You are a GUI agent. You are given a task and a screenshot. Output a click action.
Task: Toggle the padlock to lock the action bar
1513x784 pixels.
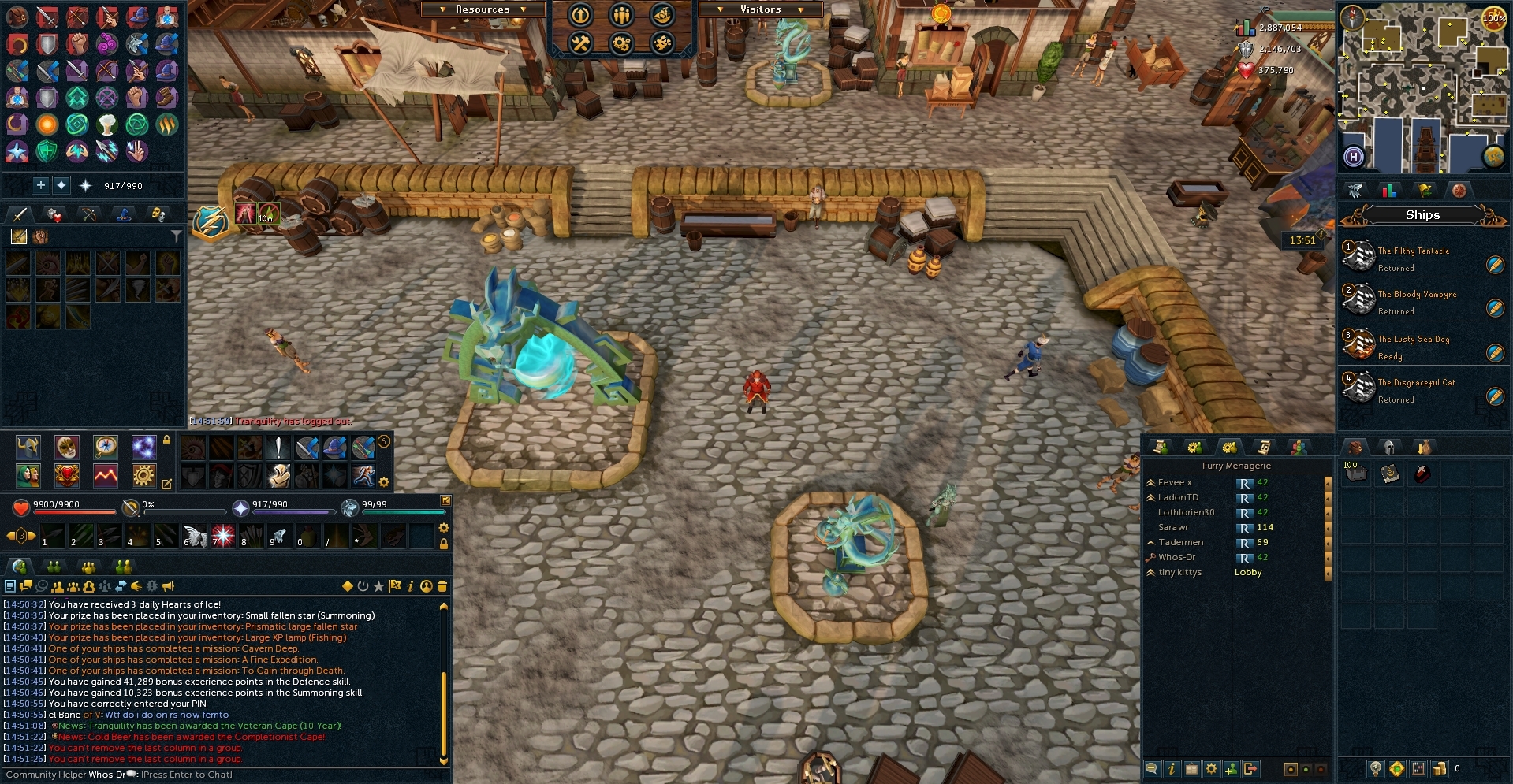[x=444, y=542]
